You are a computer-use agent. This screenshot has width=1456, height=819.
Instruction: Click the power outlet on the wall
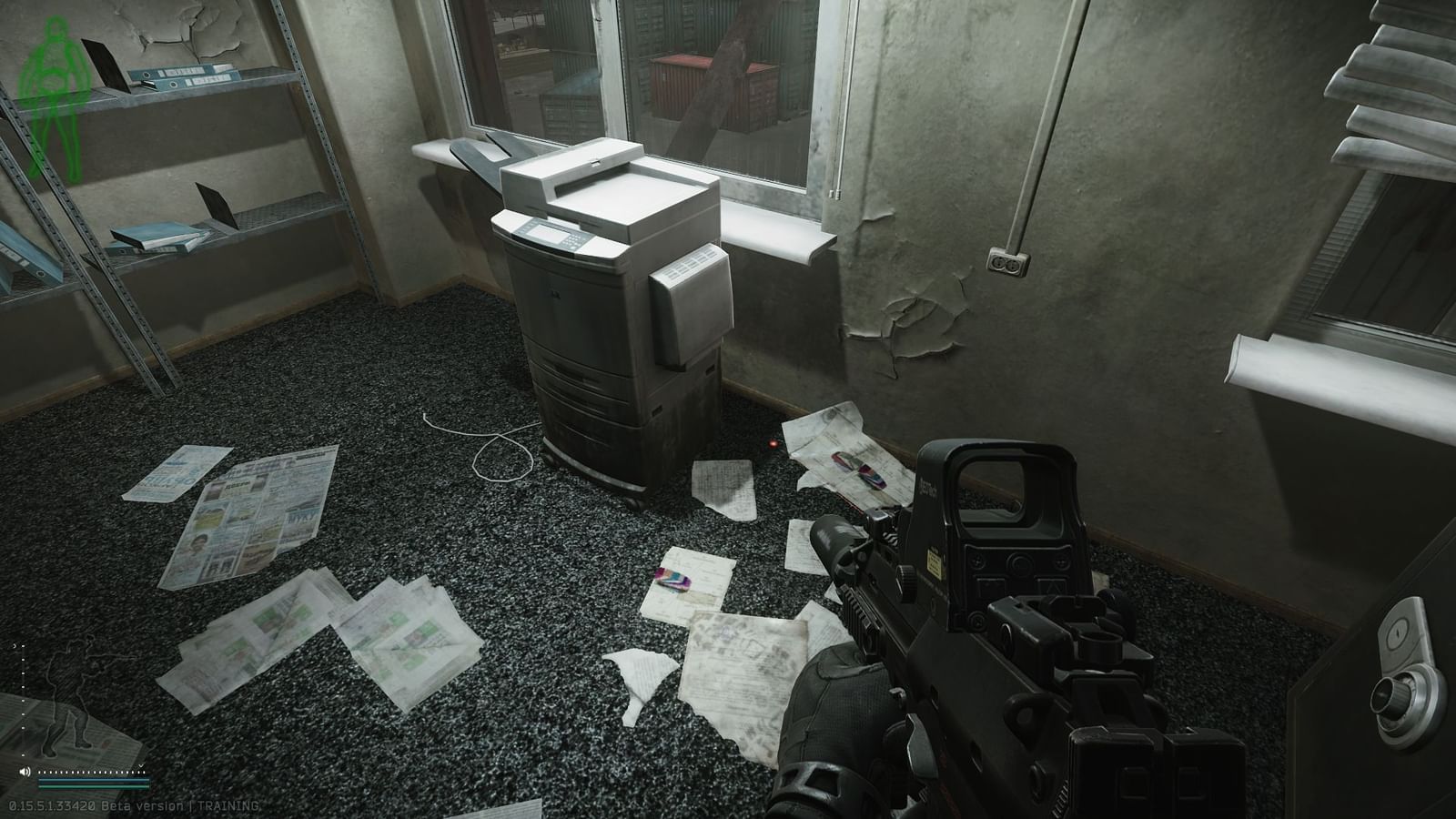tap(1008, 262)
